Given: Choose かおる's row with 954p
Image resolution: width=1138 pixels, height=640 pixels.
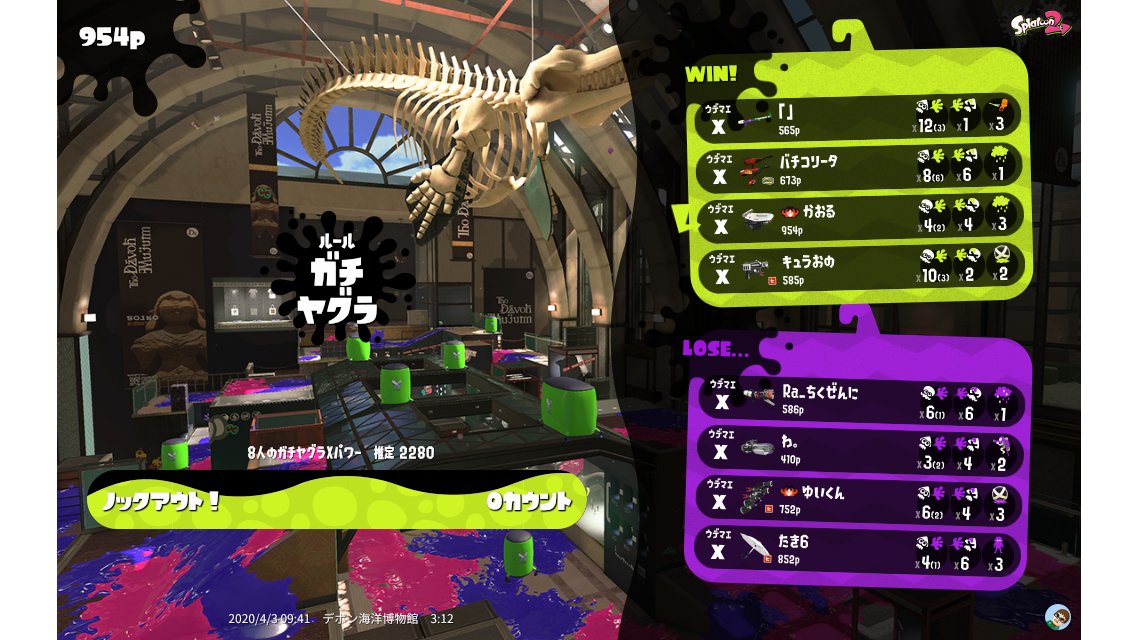Looking at the screenshot, I should pos(860,218).
